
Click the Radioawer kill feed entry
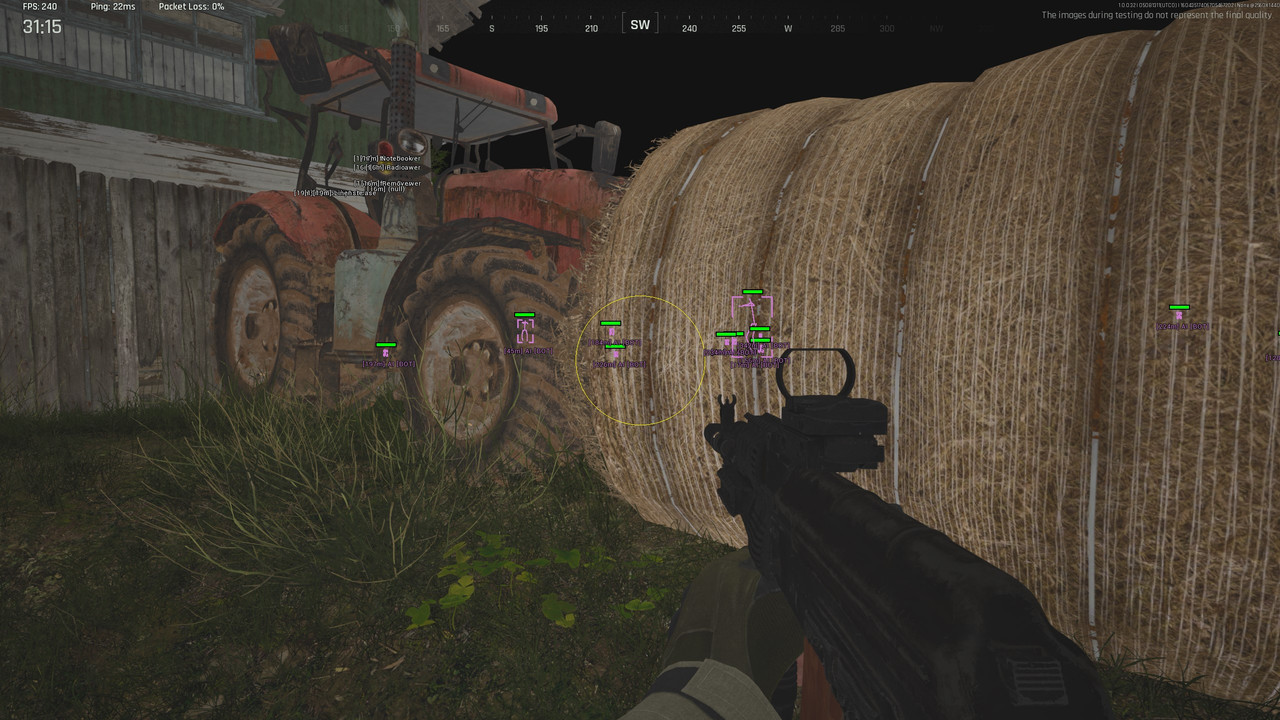tap(386, 168)
